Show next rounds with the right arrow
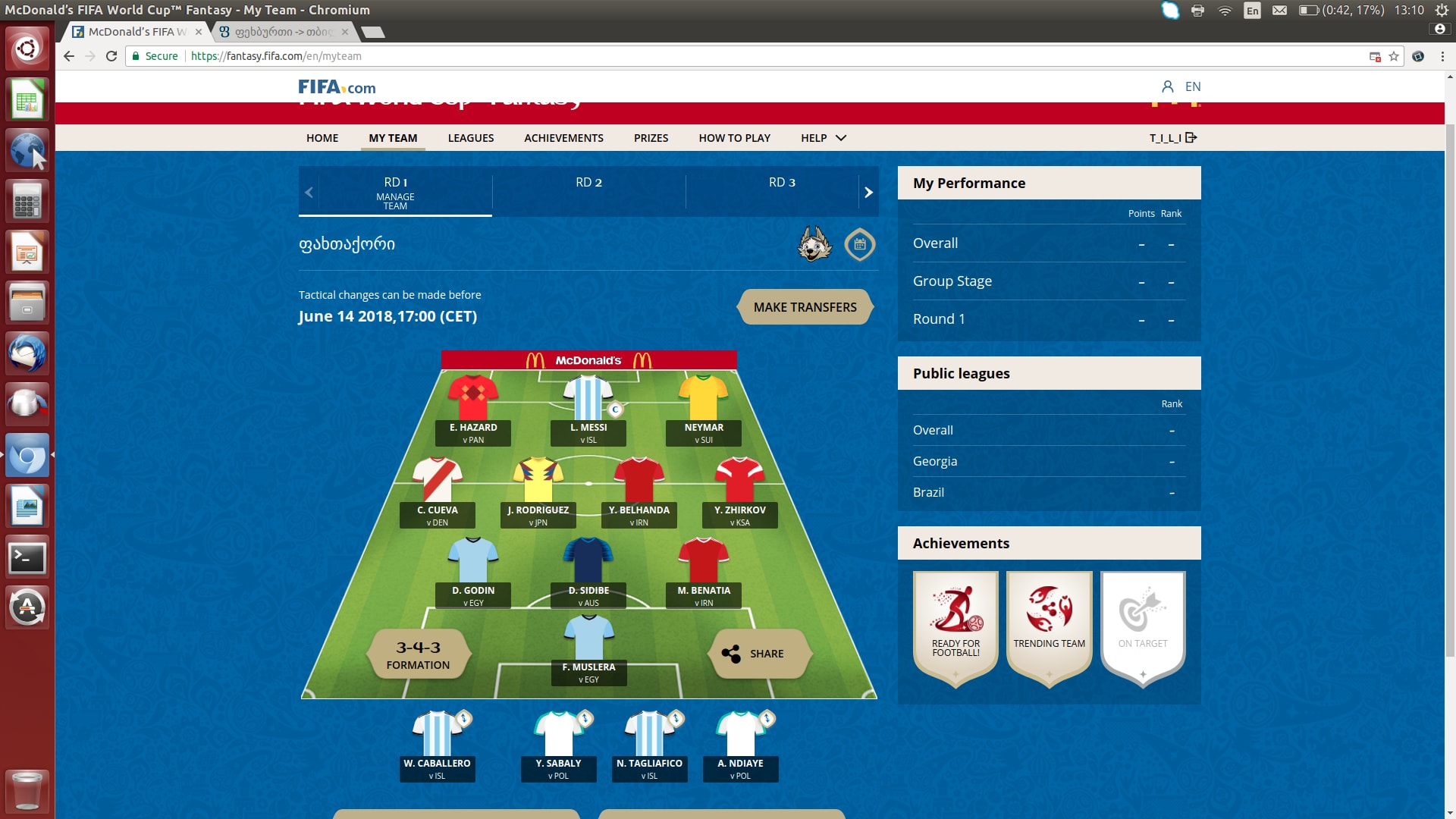This screenshot has height=819, width=1456. [x=868, y=193]
